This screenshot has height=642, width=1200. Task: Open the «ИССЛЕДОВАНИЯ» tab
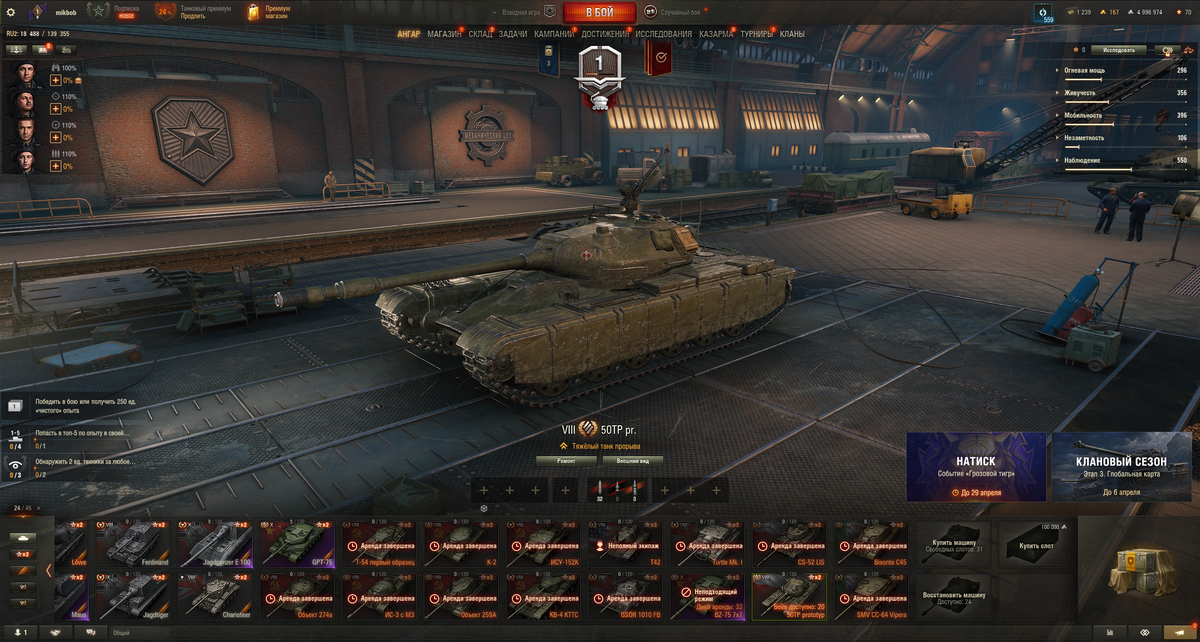click(663, 34)
